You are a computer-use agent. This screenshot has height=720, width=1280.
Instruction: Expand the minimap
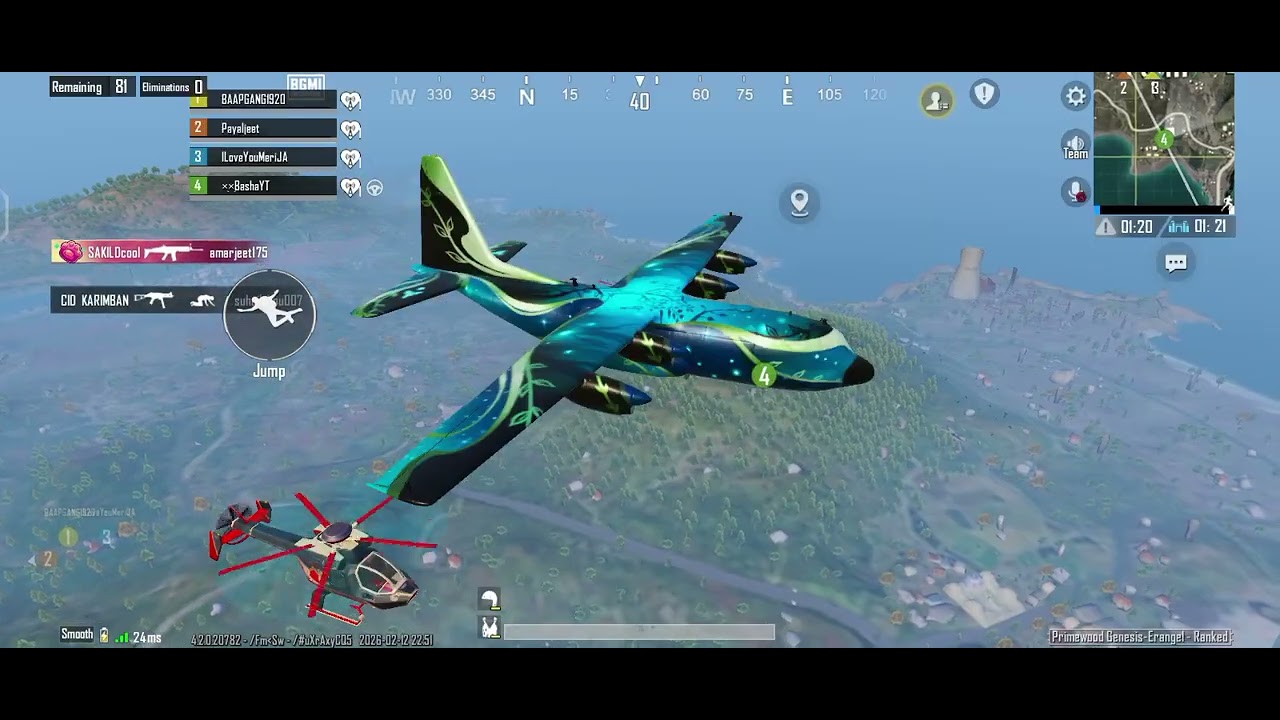click(1163, 139)
